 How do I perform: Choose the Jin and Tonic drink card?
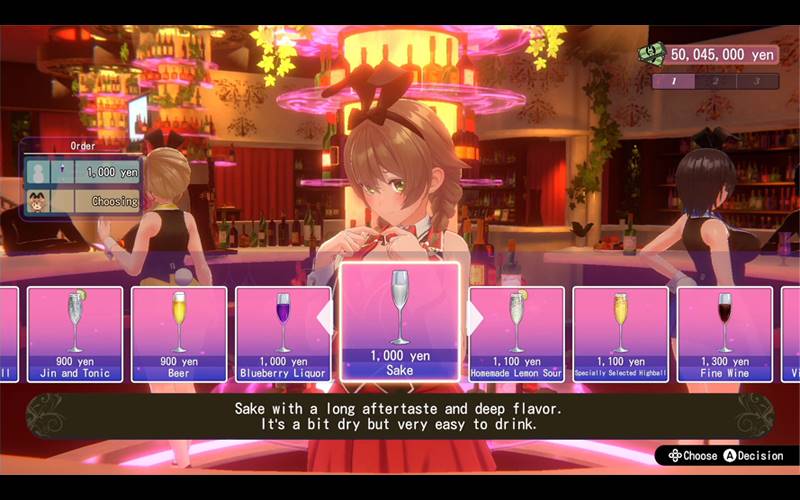pyautogui.click(x=75, y=334)
